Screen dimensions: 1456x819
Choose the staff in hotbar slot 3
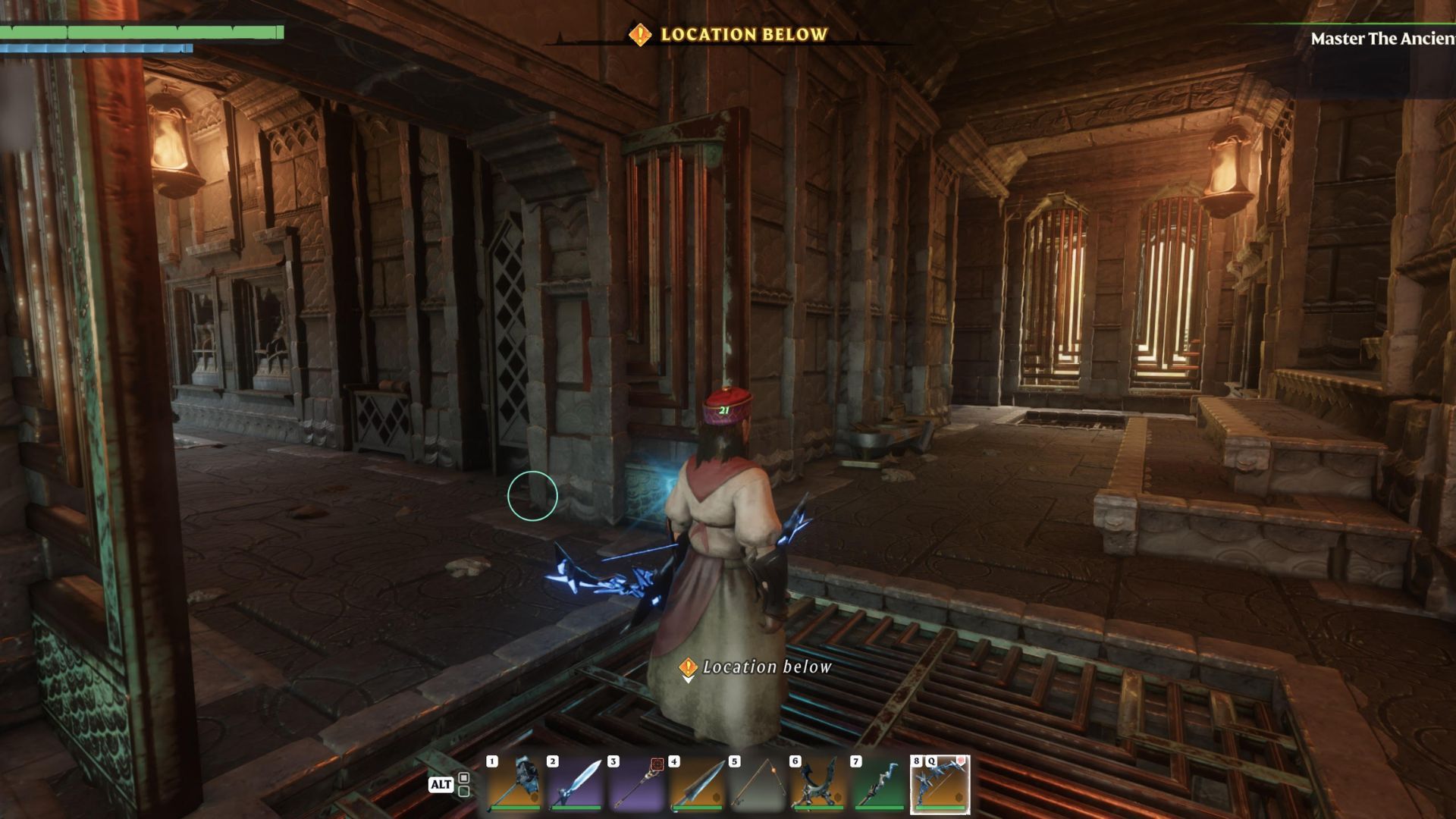636,784
